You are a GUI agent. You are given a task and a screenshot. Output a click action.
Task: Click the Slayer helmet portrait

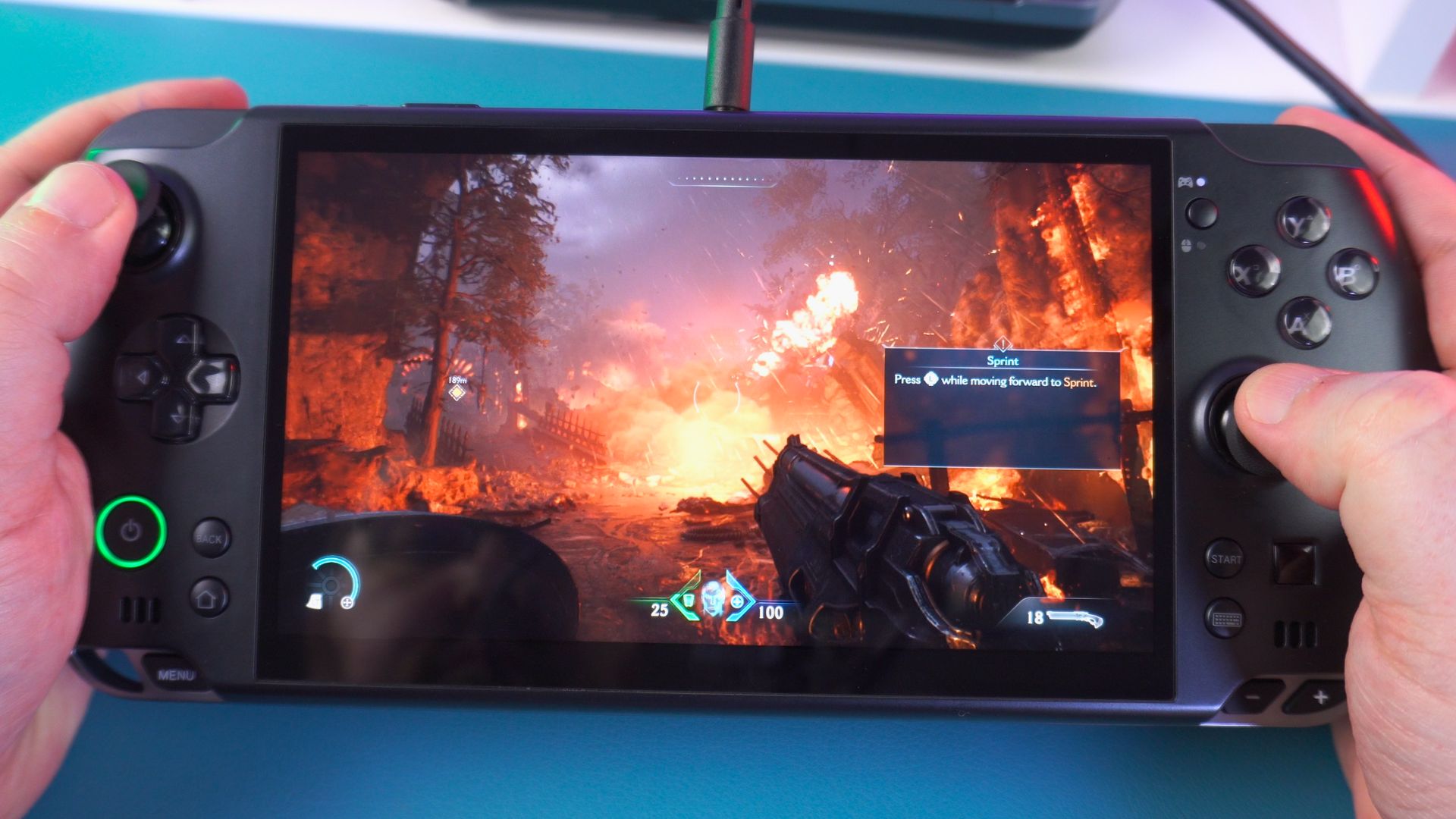point(712,599)
